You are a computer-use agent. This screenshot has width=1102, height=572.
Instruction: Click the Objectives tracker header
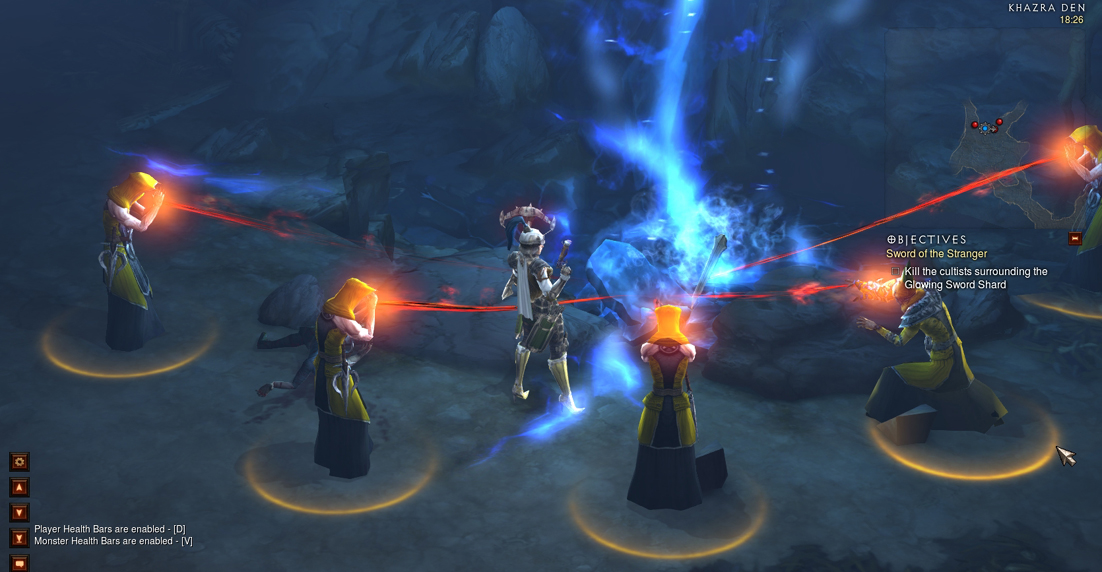[926, 240]
